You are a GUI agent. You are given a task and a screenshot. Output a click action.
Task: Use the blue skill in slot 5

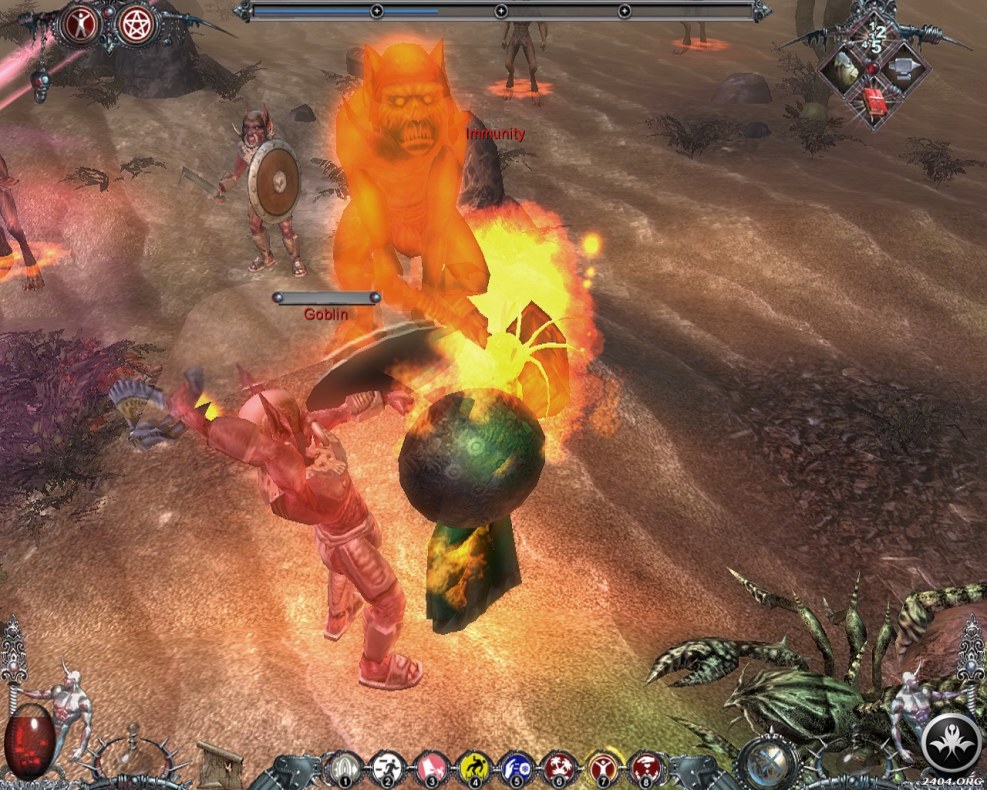pyautogui.click(x=517, y=768)
